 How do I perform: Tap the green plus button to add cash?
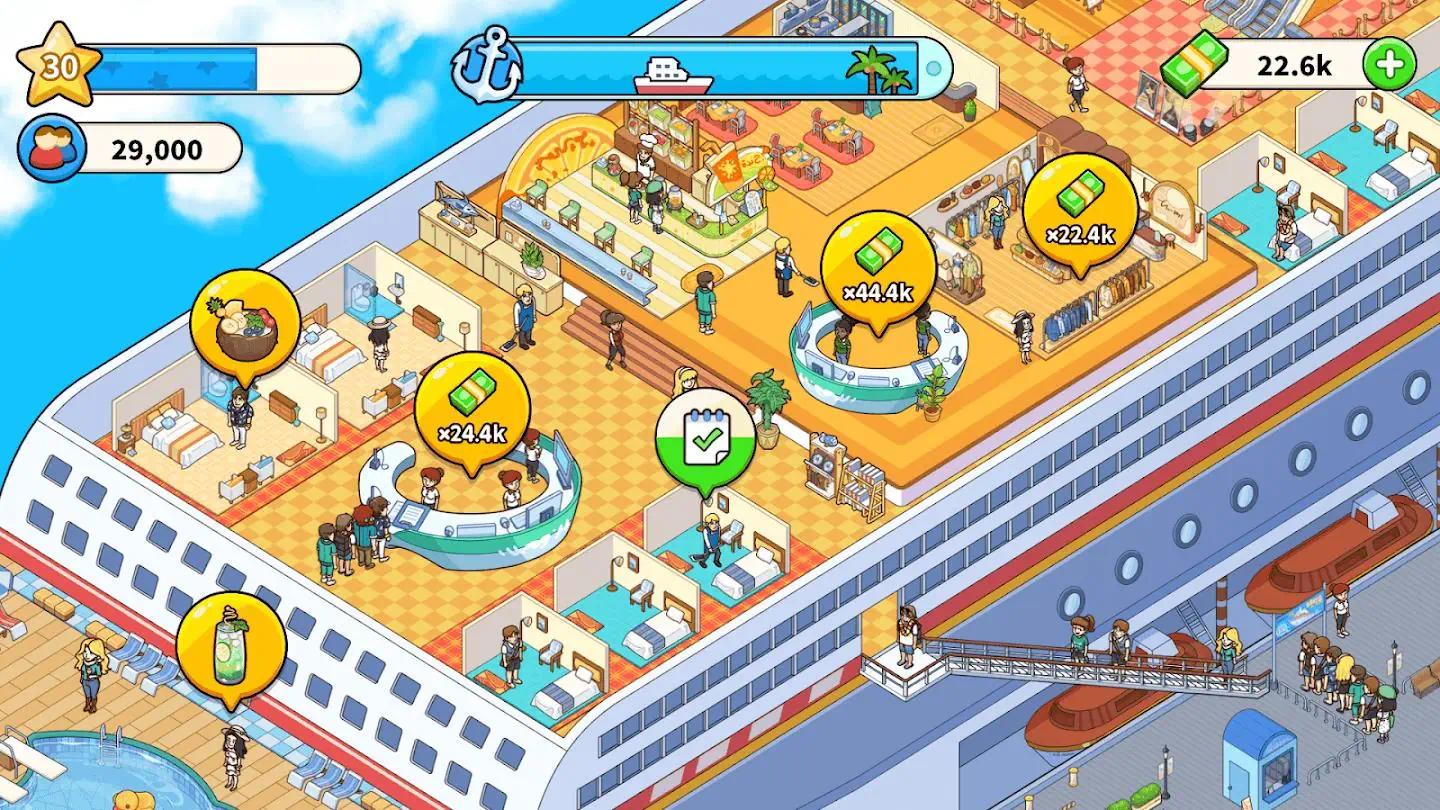click(1390, 65)
